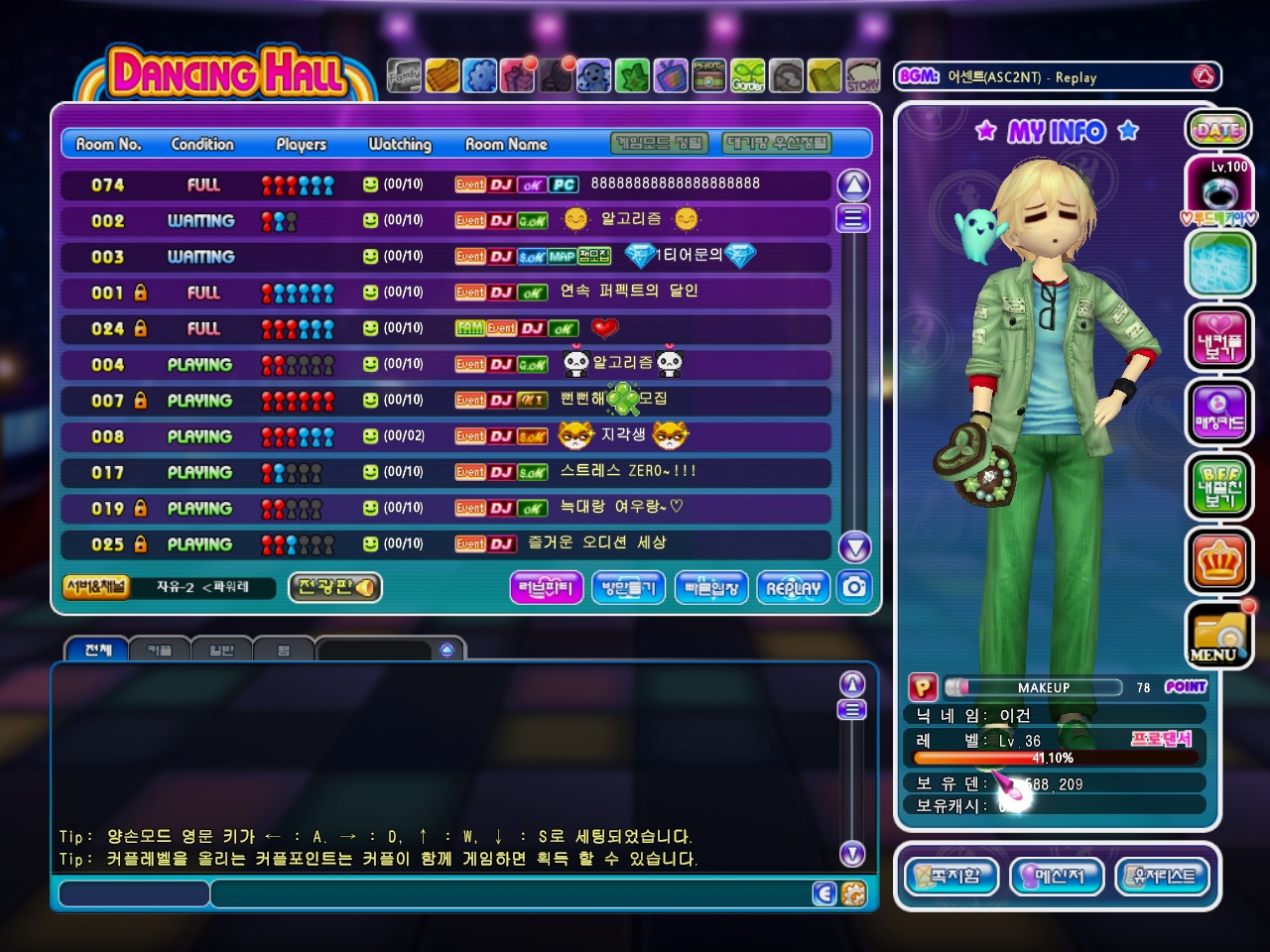Open the DATE button in side panel
This screenshot has width=1270, height=952.
coord(1218,129)
